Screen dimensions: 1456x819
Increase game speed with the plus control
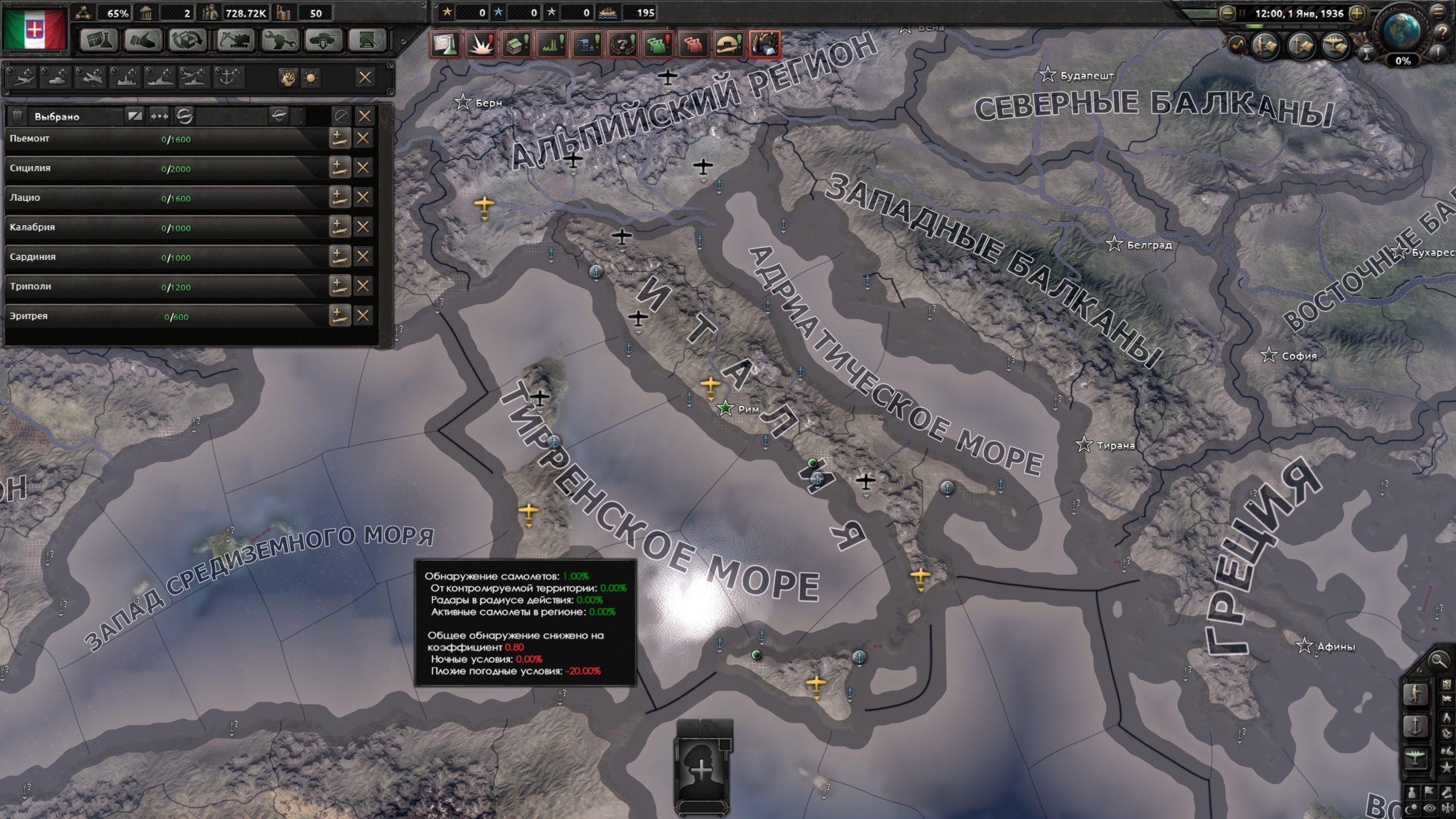click(x=1357, y=15)
